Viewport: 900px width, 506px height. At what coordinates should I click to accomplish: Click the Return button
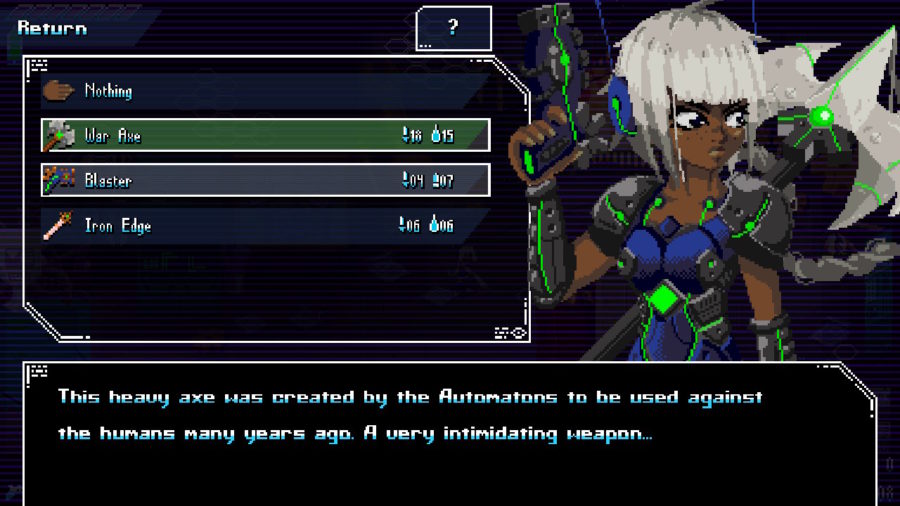pyautogui.click(x=52, y=28)
